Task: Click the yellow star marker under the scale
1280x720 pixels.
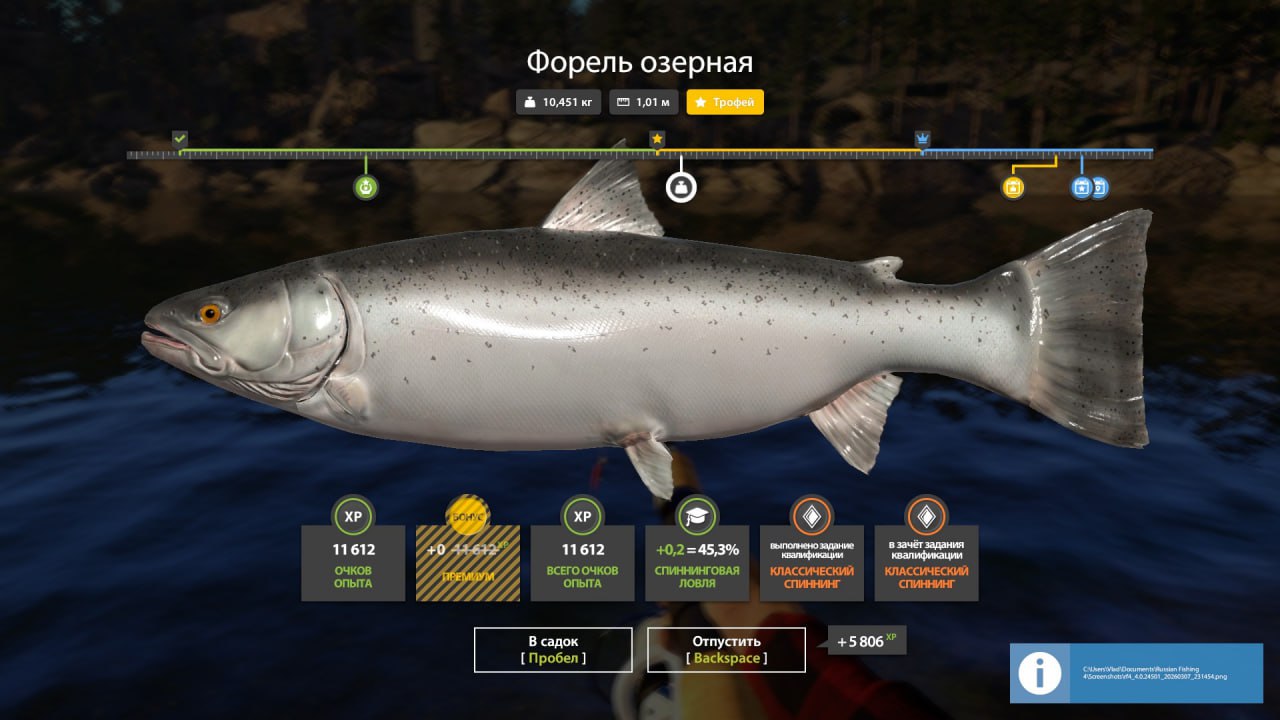Action: tap(1013, 187)
